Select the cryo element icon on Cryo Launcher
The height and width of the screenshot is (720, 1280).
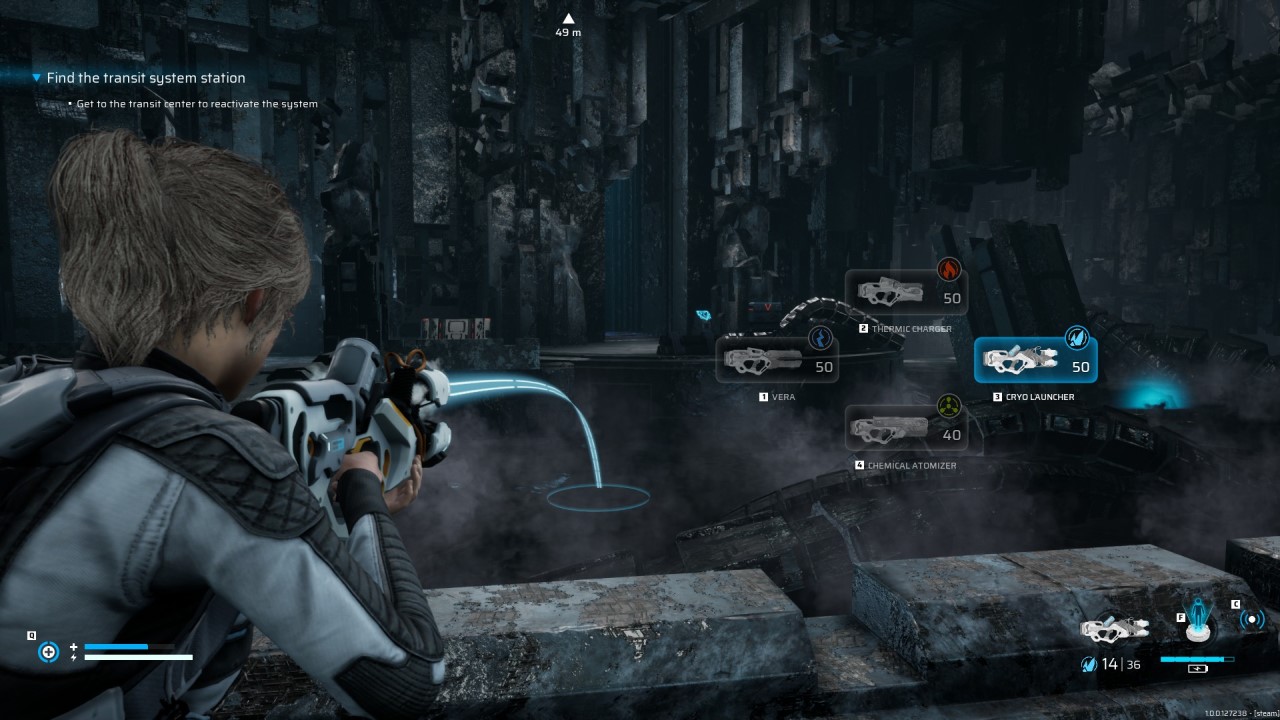coord(1078,338)
